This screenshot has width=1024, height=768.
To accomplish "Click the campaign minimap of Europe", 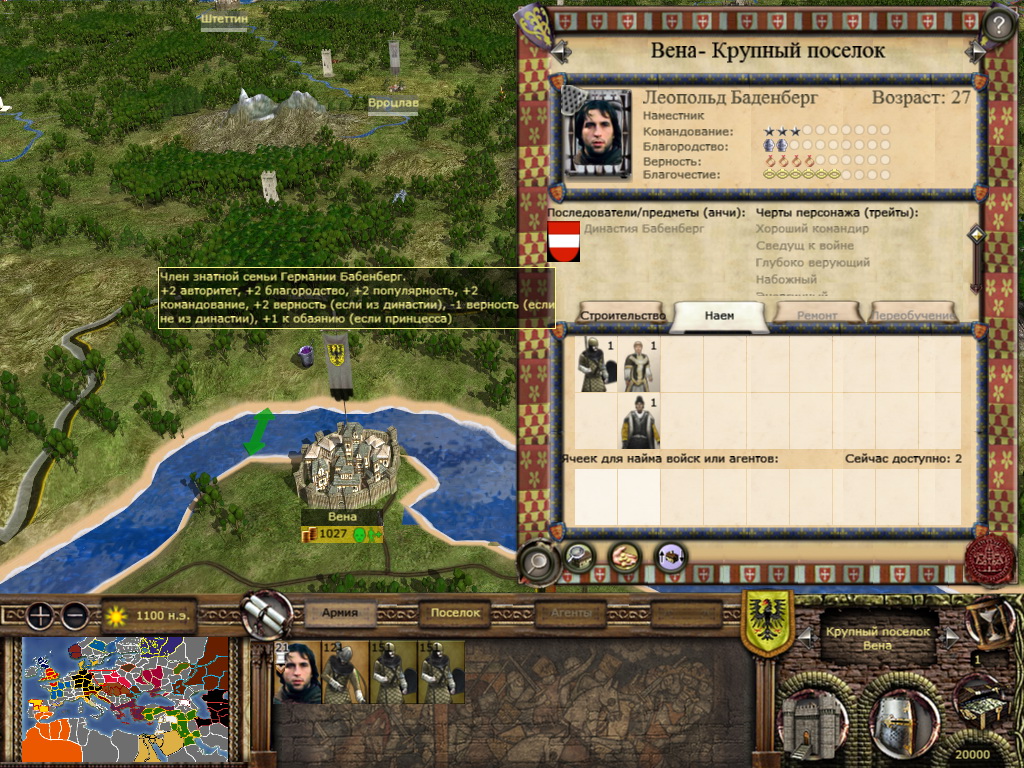I will pyautogui.click(x=126, y=699).
